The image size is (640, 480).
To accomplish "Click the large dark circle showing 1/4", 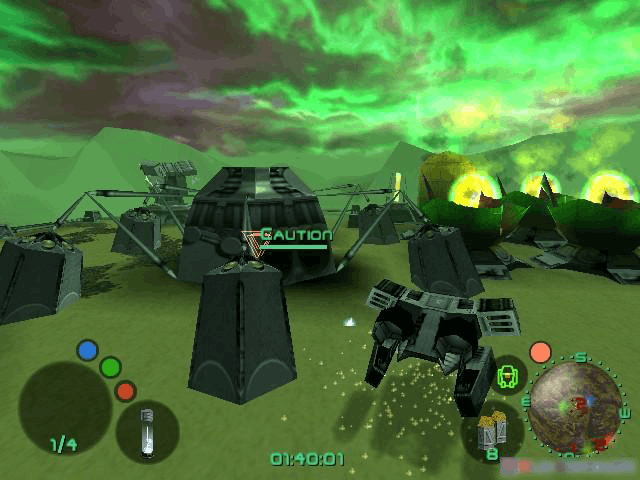I will coord(65,408).
